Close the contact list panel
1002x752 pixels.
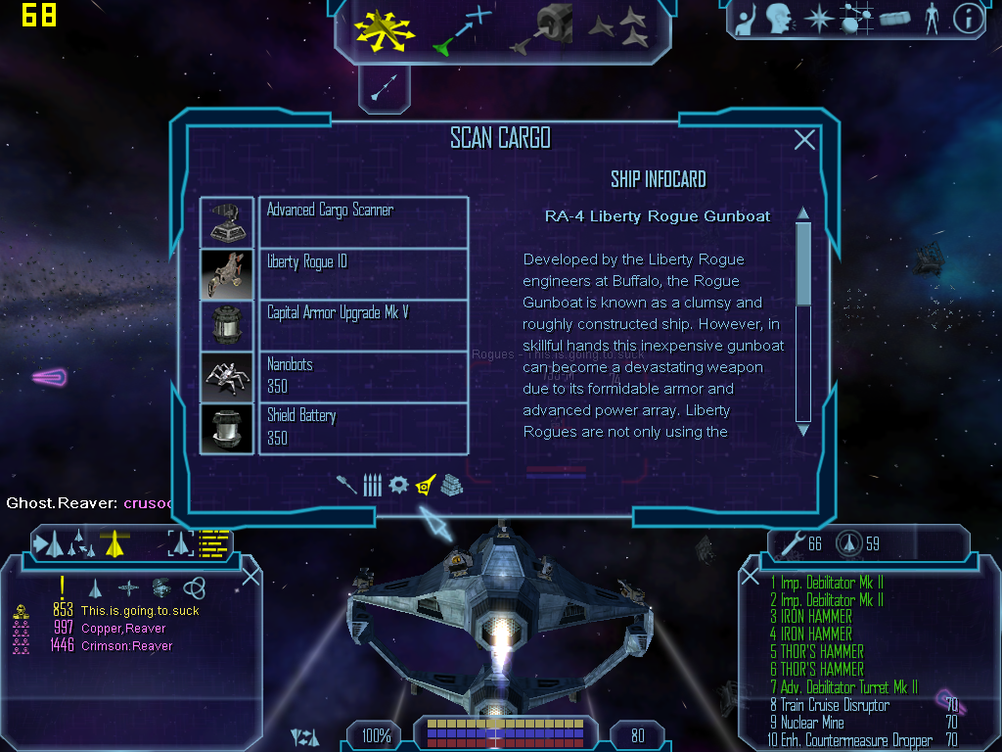(x=251, y=575)
